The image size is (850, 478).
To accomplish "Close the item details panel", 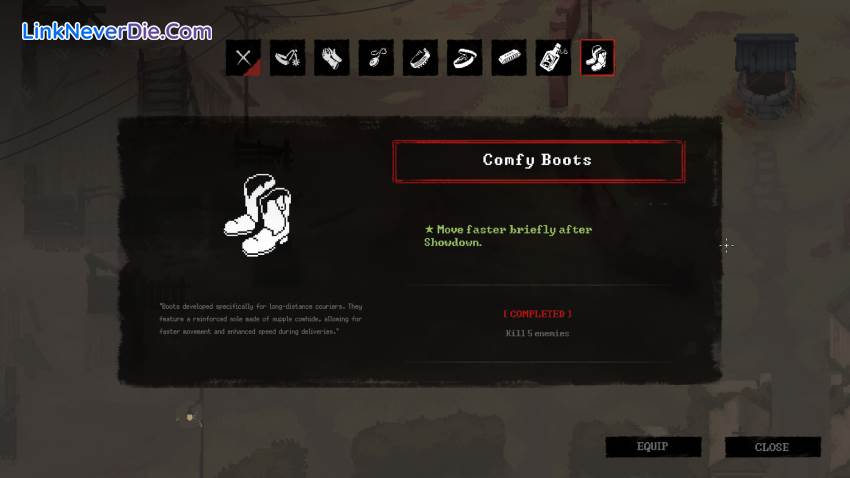I will coord(772,447).
